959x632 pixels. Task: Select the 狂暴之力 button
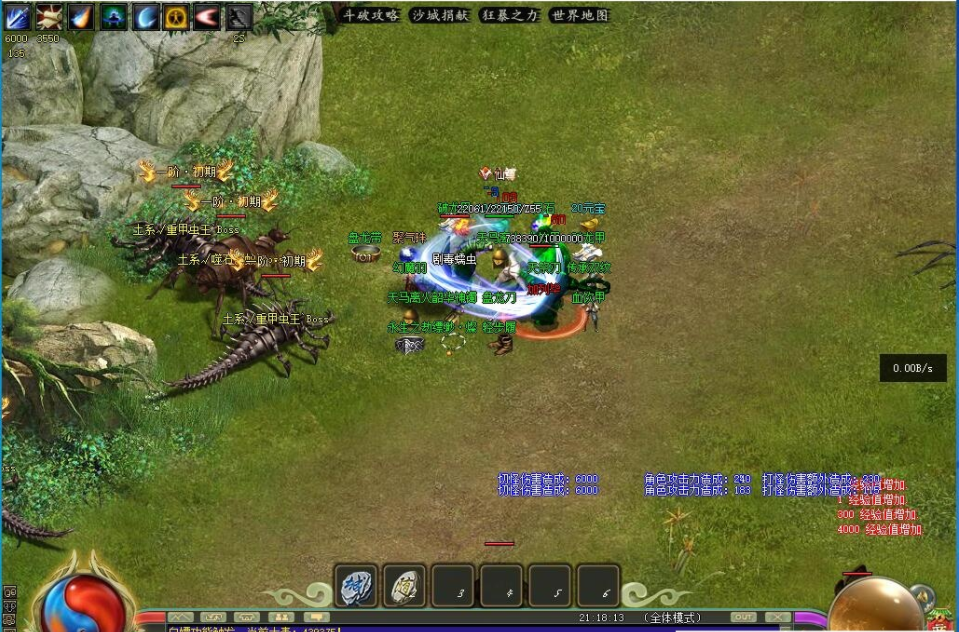(x=509, y=16)
